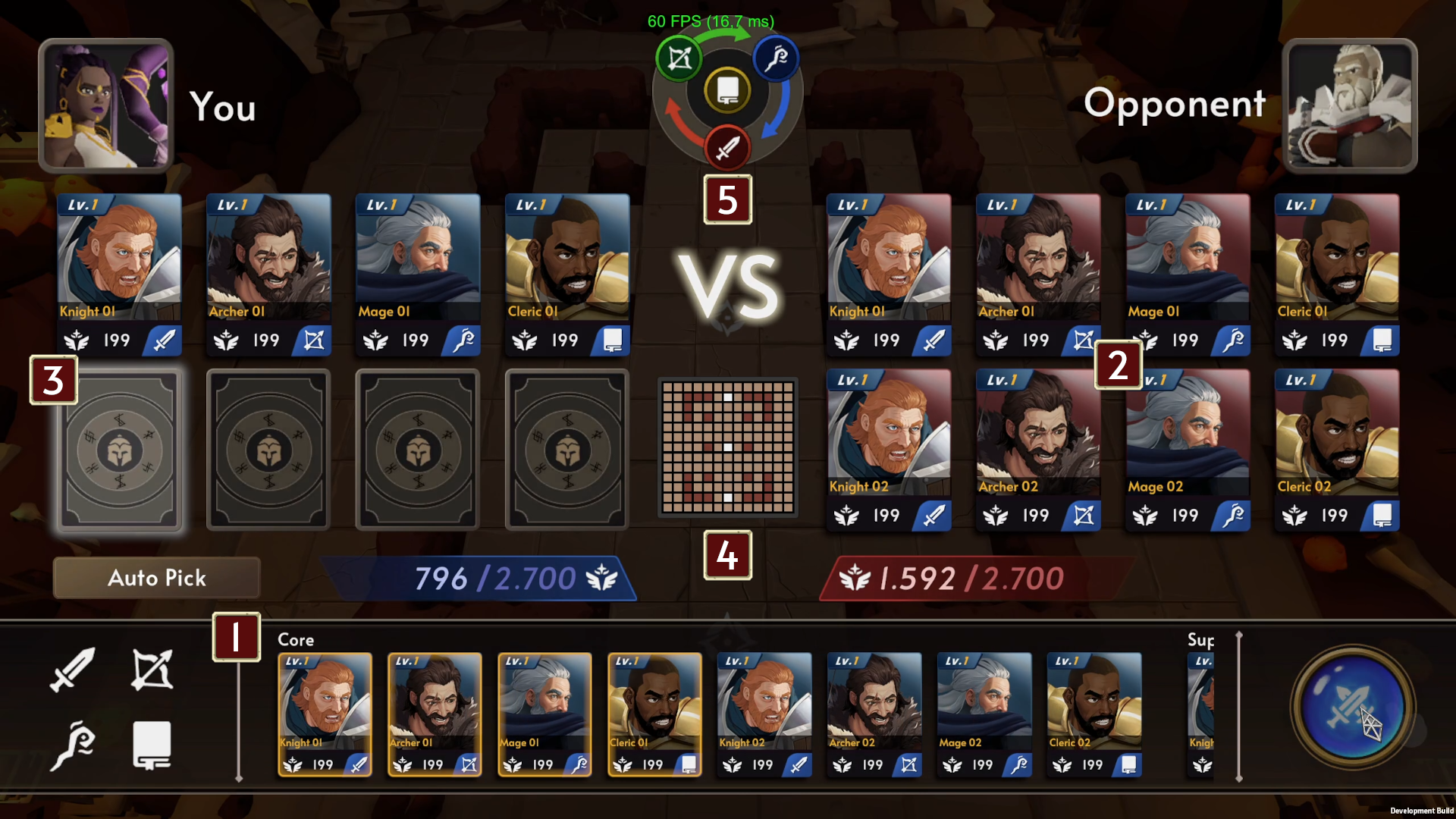Viewport: 1456px width, 819px height.
Task: Start battle with the blue crossed-swords button
Action: [1353, 708]
